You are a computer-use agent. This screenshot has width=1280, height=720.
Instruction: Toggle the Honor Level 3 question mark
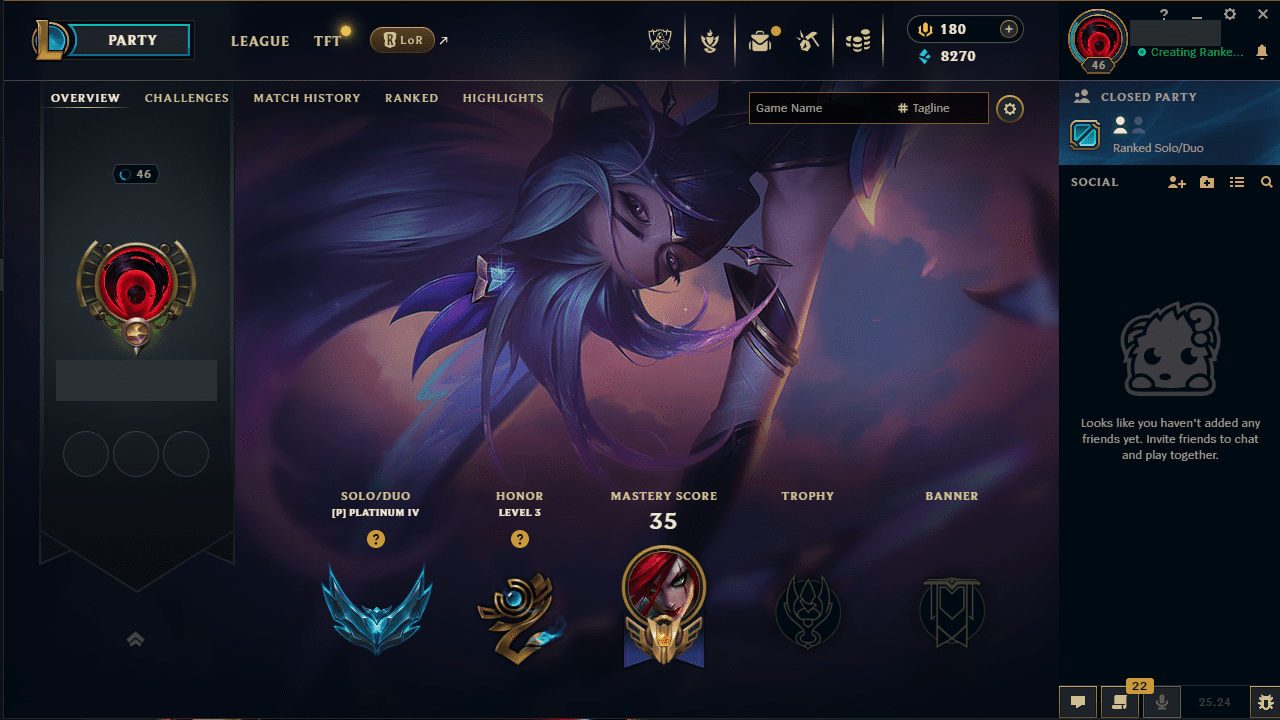pyautogui.click(x=520, y=539)
